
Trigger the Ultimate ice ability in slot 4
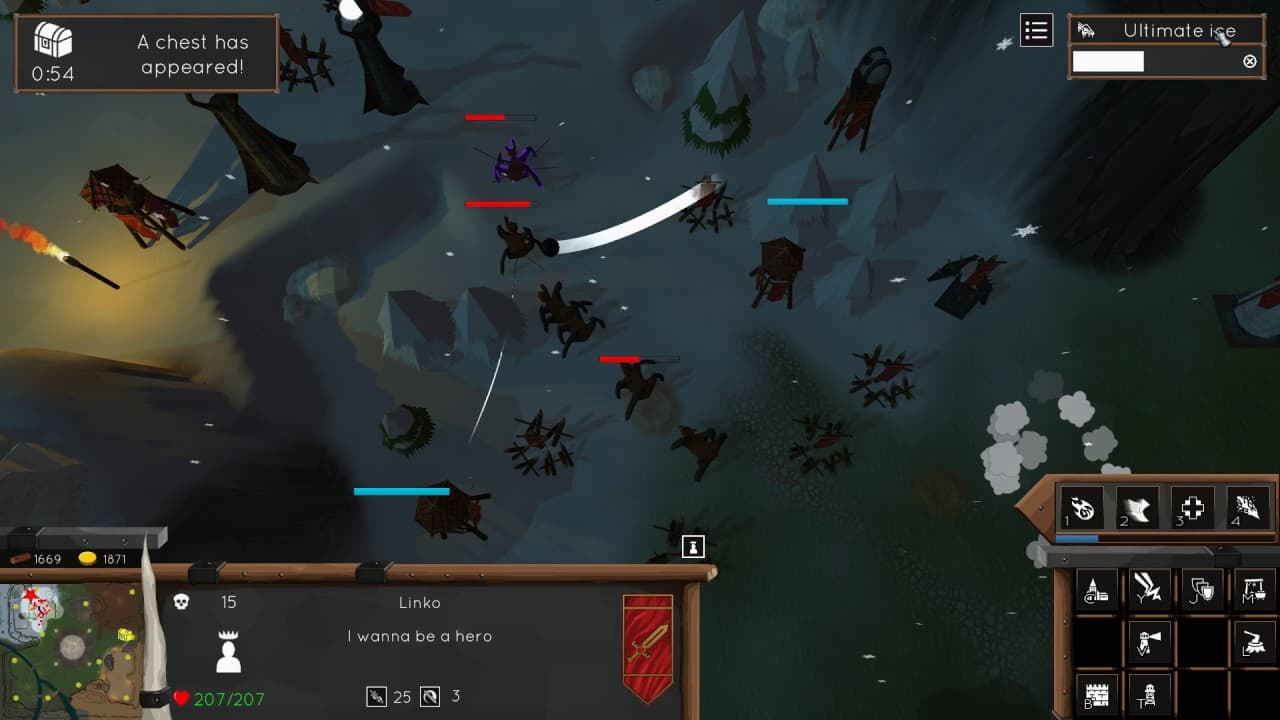pyautogui.click(x=1247, y=507)
